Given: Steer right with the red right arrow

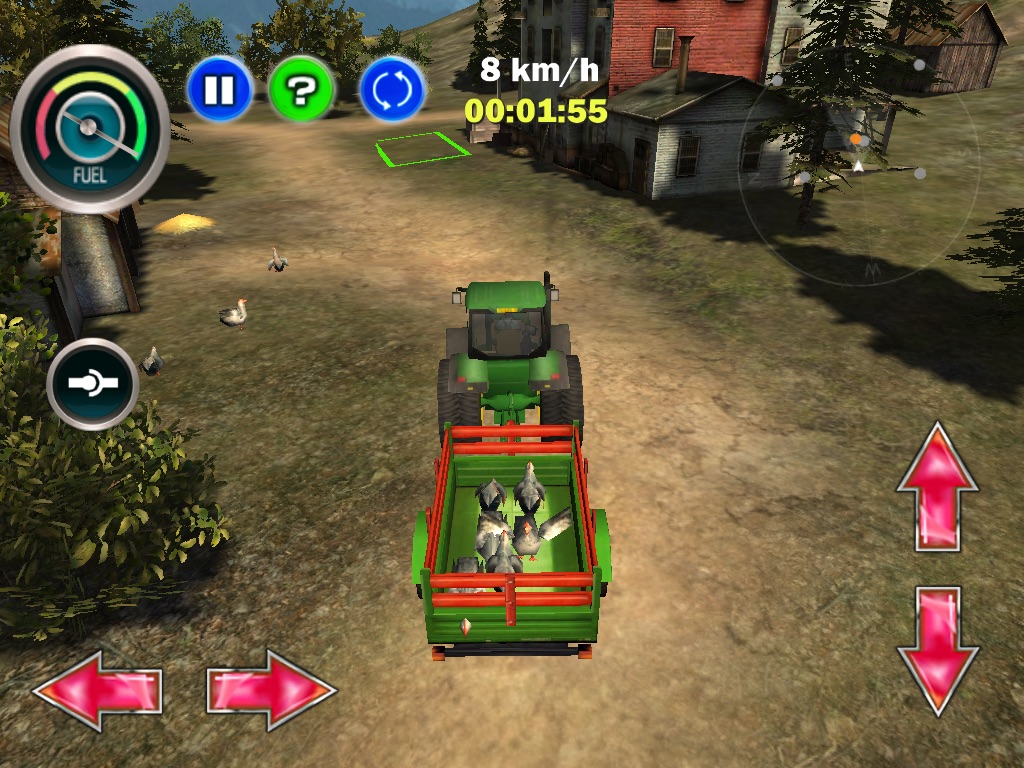Looking at the screenshot, I should (271, 689).
